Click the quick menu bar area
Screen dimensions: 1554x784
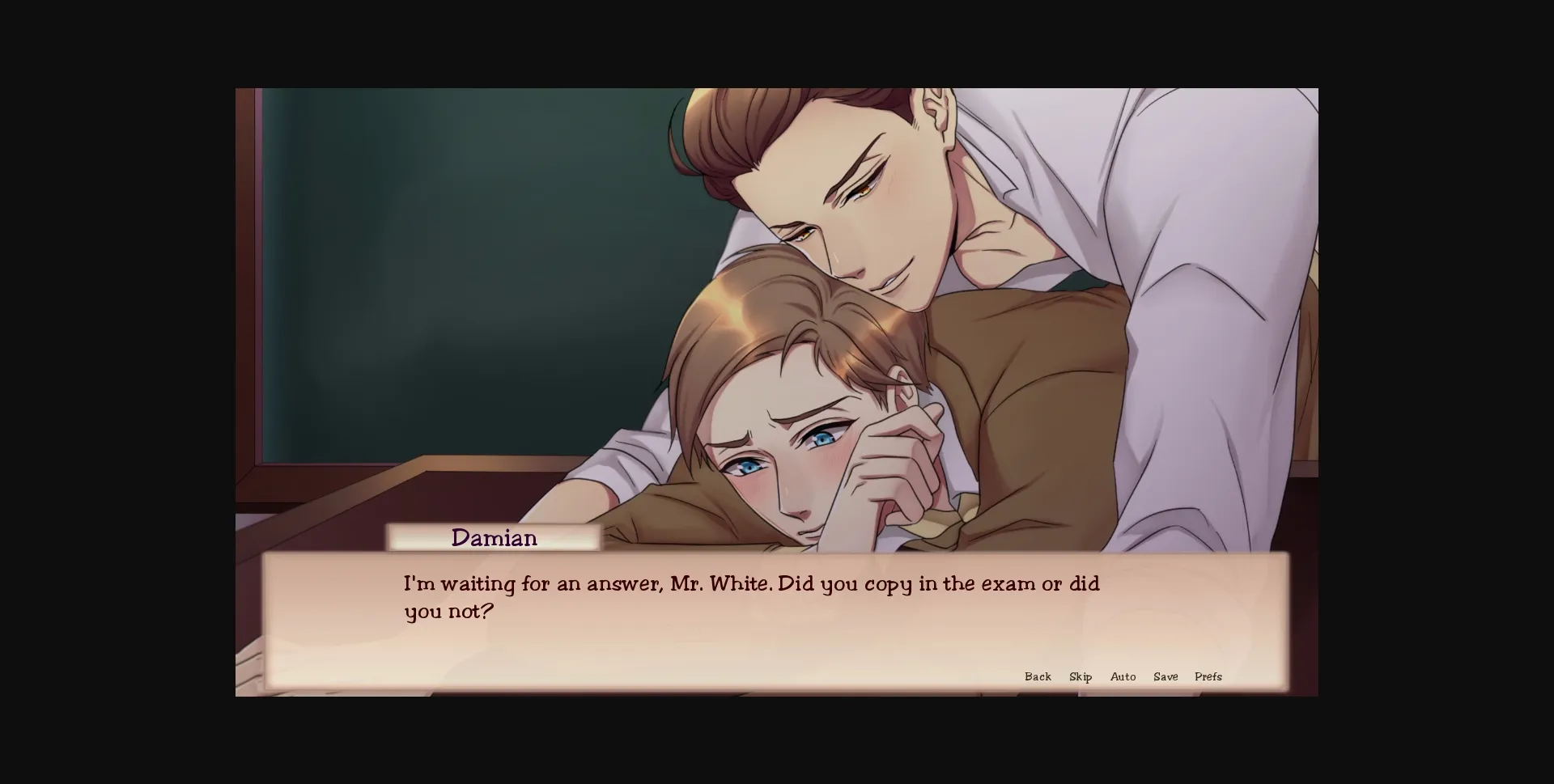coord(1125,676)
